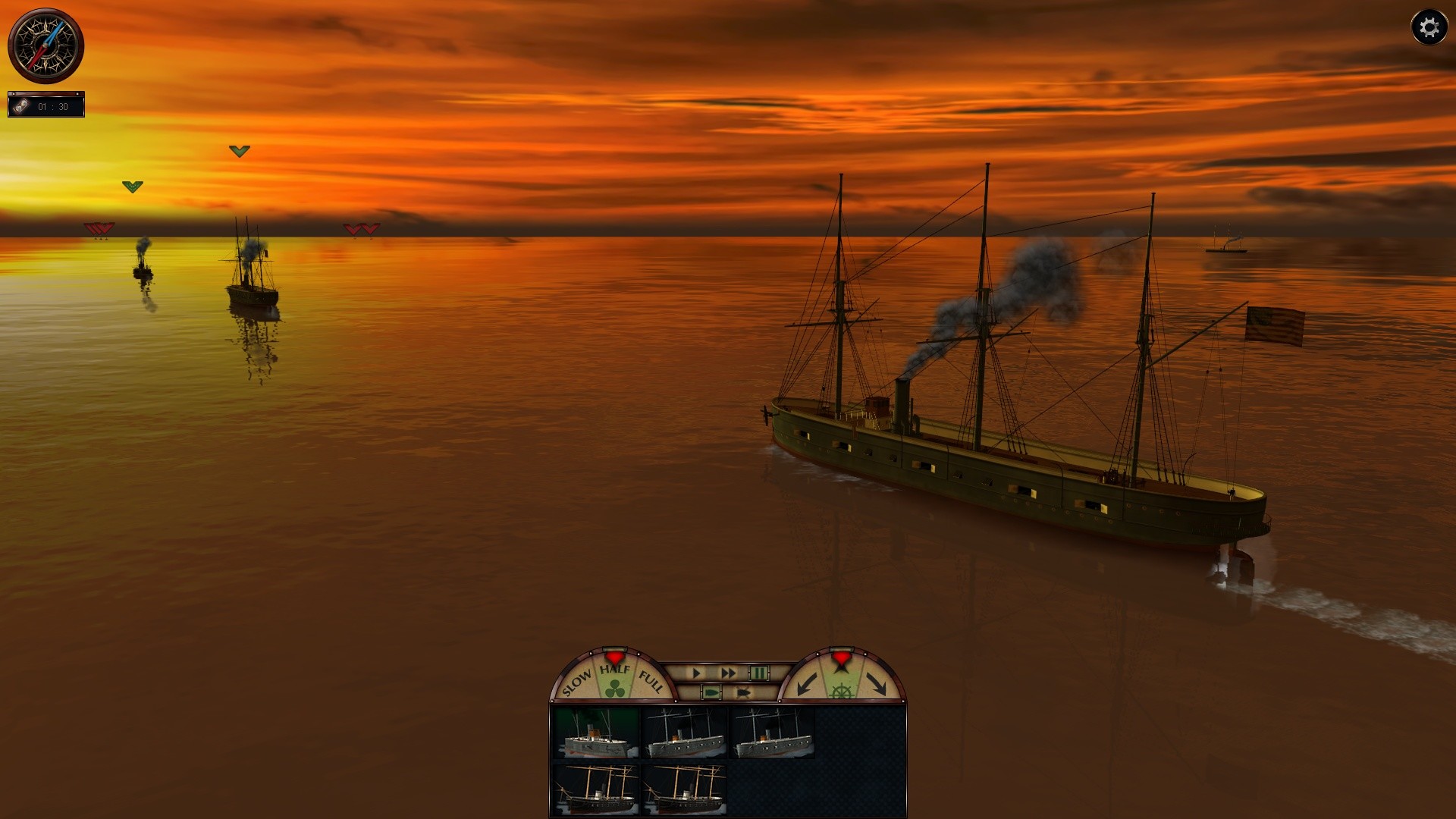Select the torpedo launch icon

point(712,691)
